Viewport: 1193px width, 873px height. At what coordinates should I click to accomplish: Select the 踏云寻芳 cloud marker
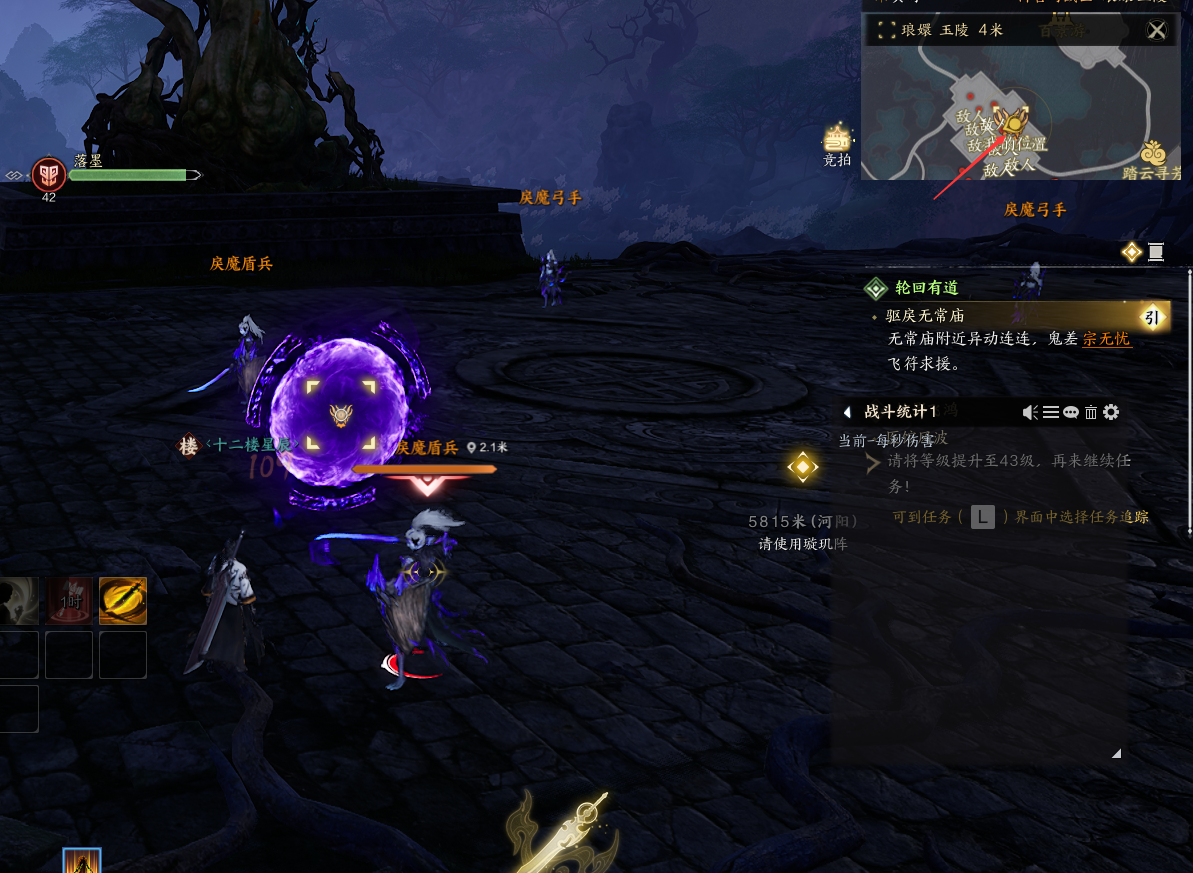(1154, 158)
